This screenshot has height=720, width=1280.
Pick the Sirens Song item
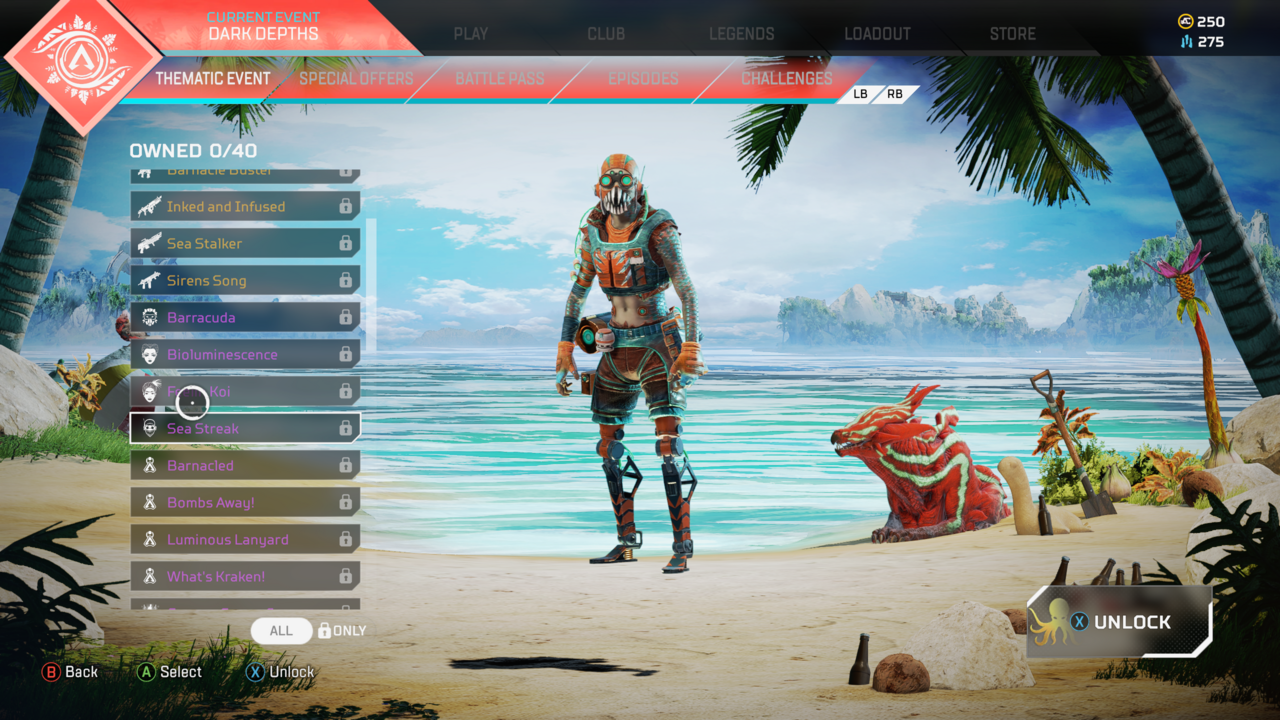245,281
